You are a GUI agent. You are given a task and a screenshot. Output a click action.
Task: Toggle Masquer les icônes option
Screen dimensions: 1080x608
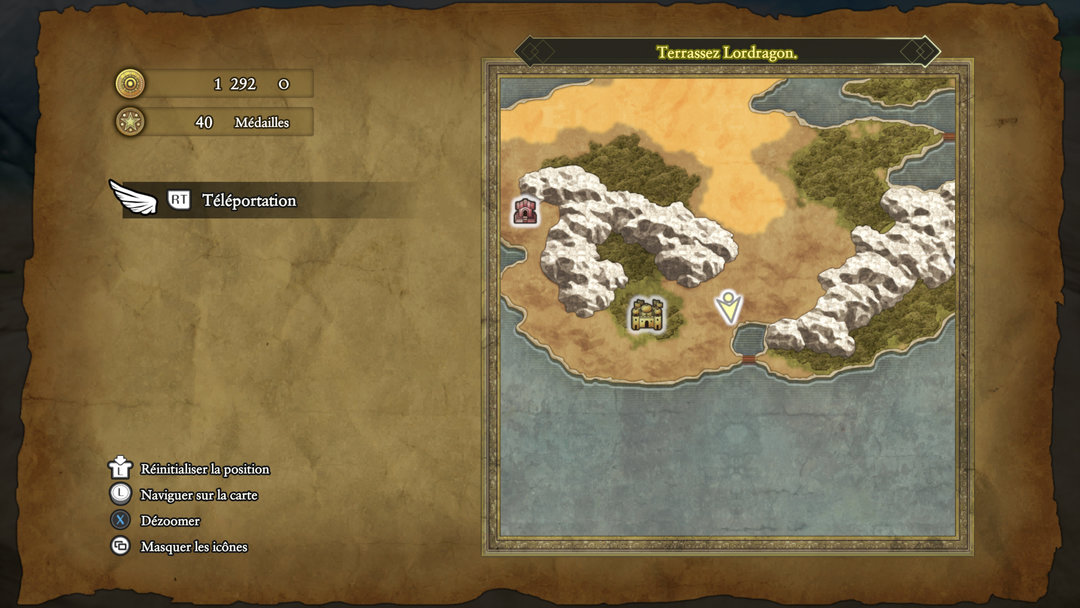(x=193, y=547)
